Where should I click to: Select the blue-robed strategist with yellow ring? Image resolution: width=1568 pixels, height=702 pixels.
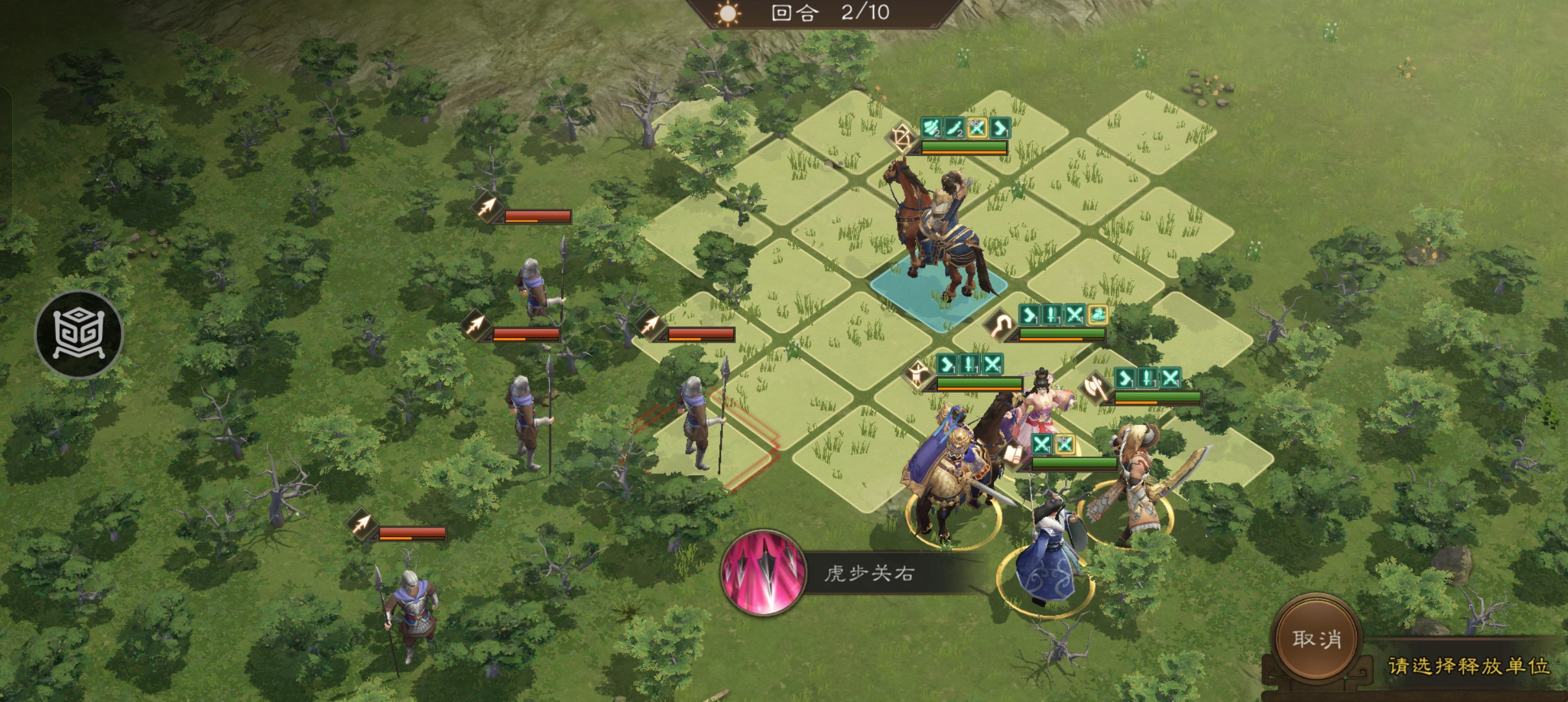[x=1045, y=558]
